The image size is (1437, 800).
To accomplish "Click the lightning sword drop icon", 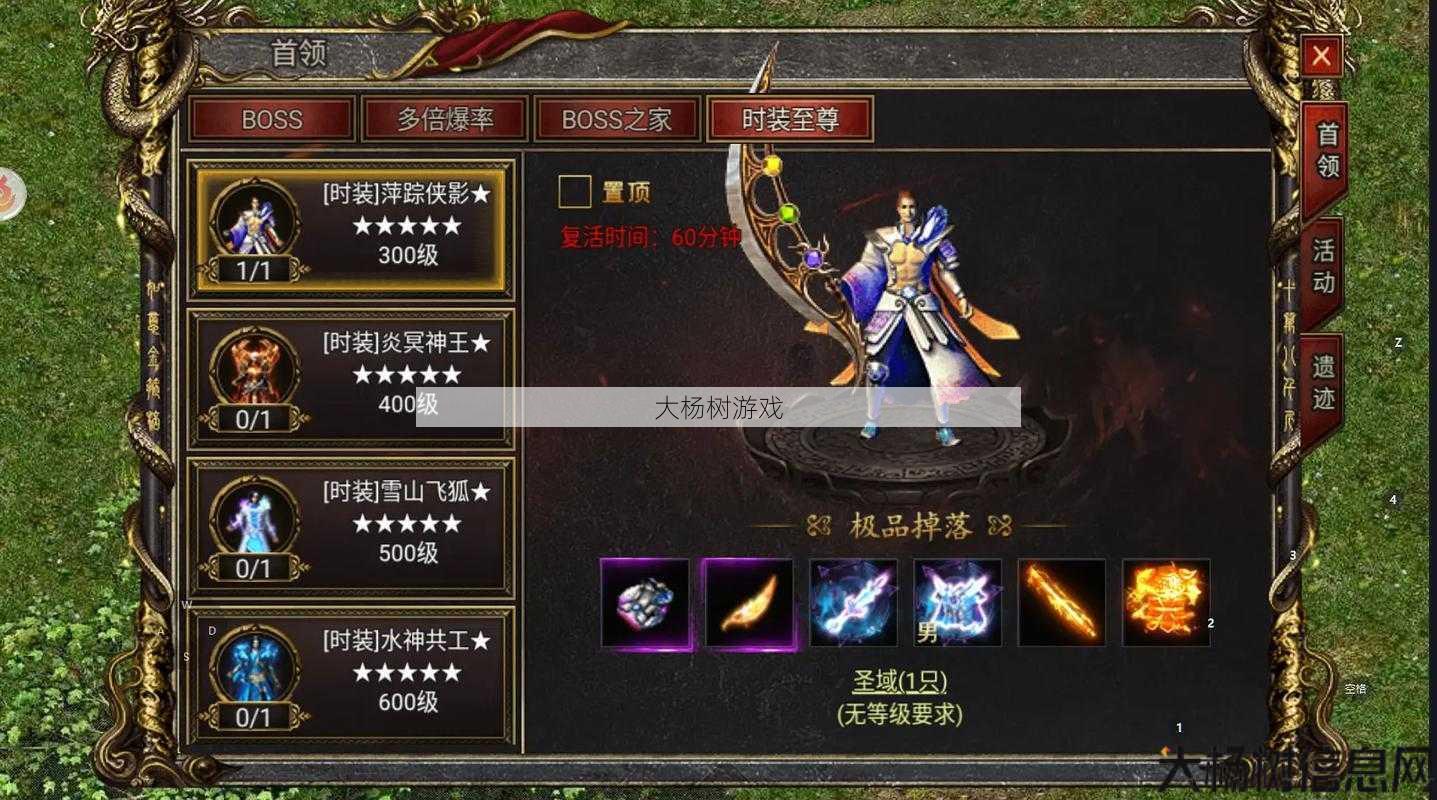I will click(x=854, y=604).
